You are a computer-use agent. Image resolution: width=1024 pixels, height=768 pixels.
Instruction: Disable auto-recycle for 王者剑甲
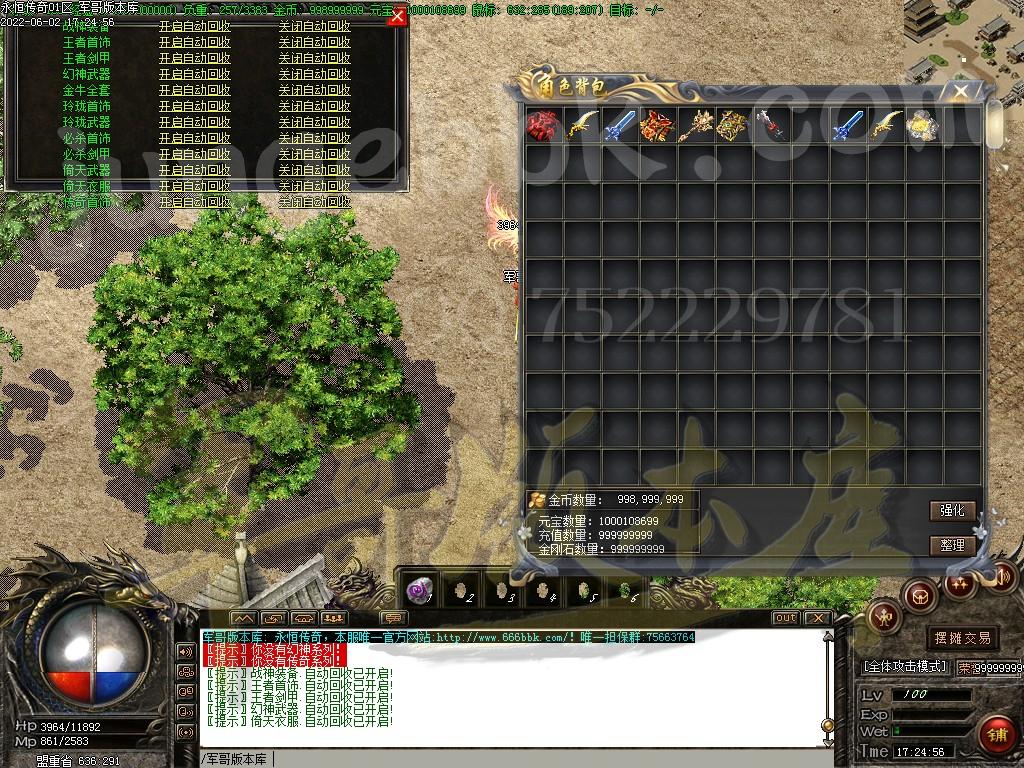click(314, 58)
